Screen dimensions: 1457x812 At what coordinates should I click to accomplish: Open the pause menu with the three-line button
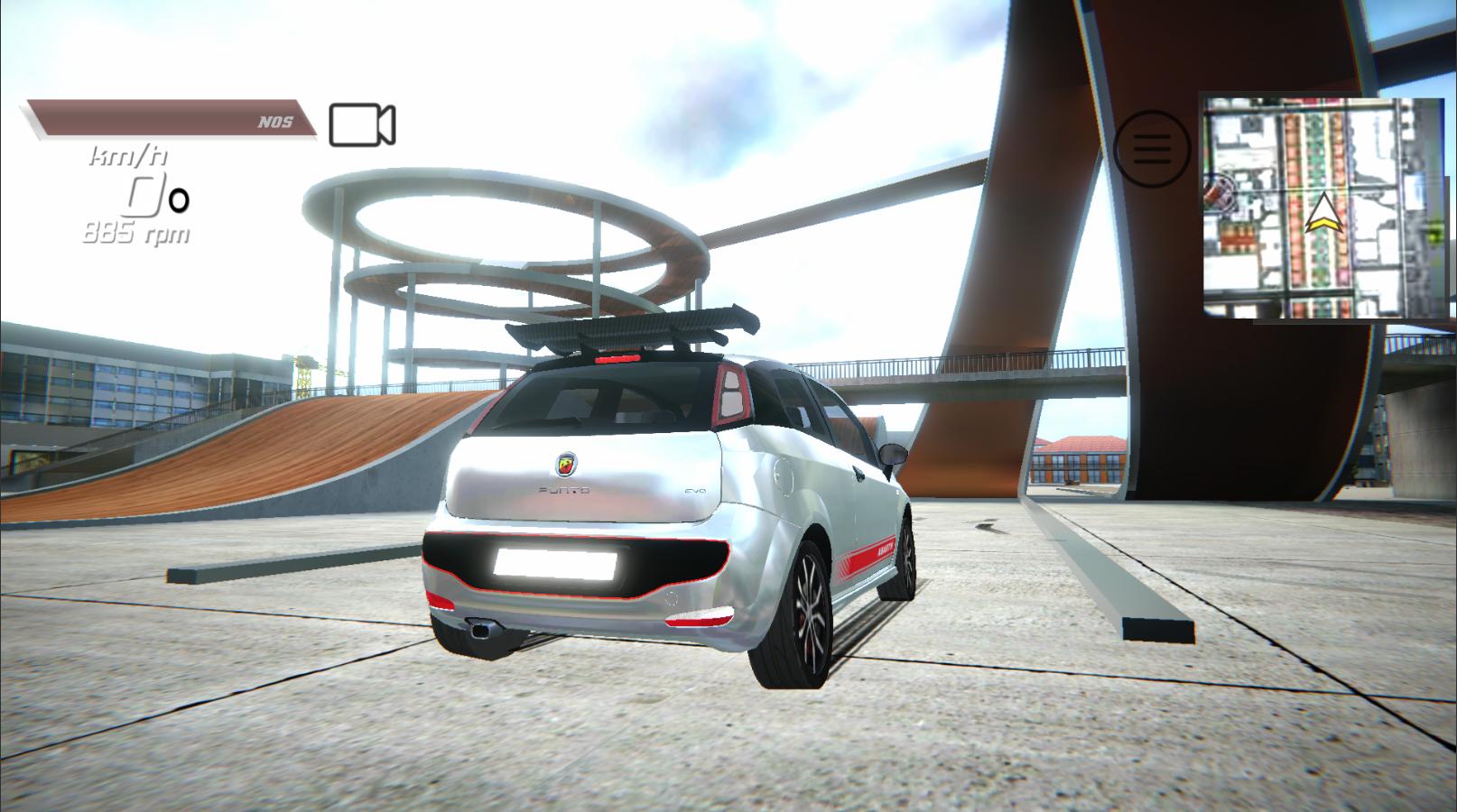1150,148
